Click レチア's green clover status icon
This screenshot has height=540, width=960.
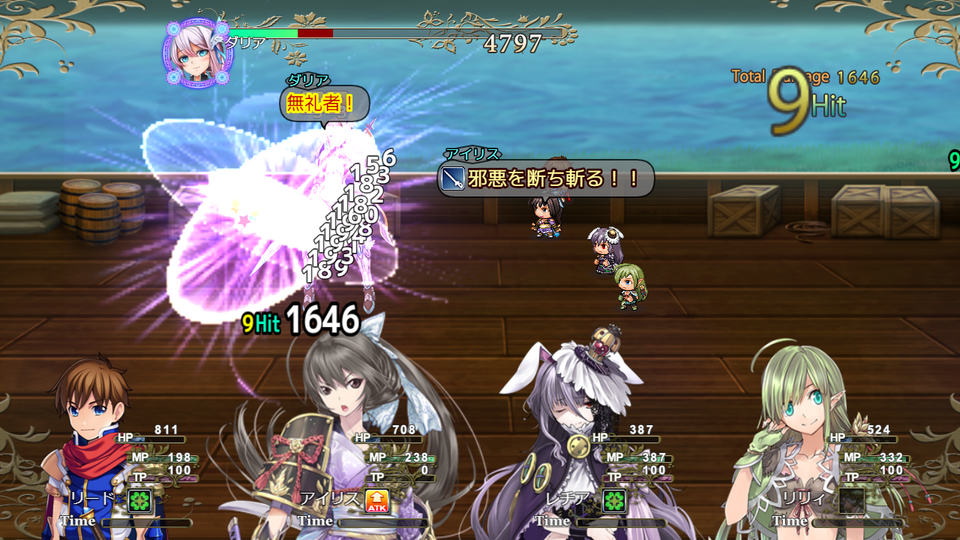tap(613, 500)
